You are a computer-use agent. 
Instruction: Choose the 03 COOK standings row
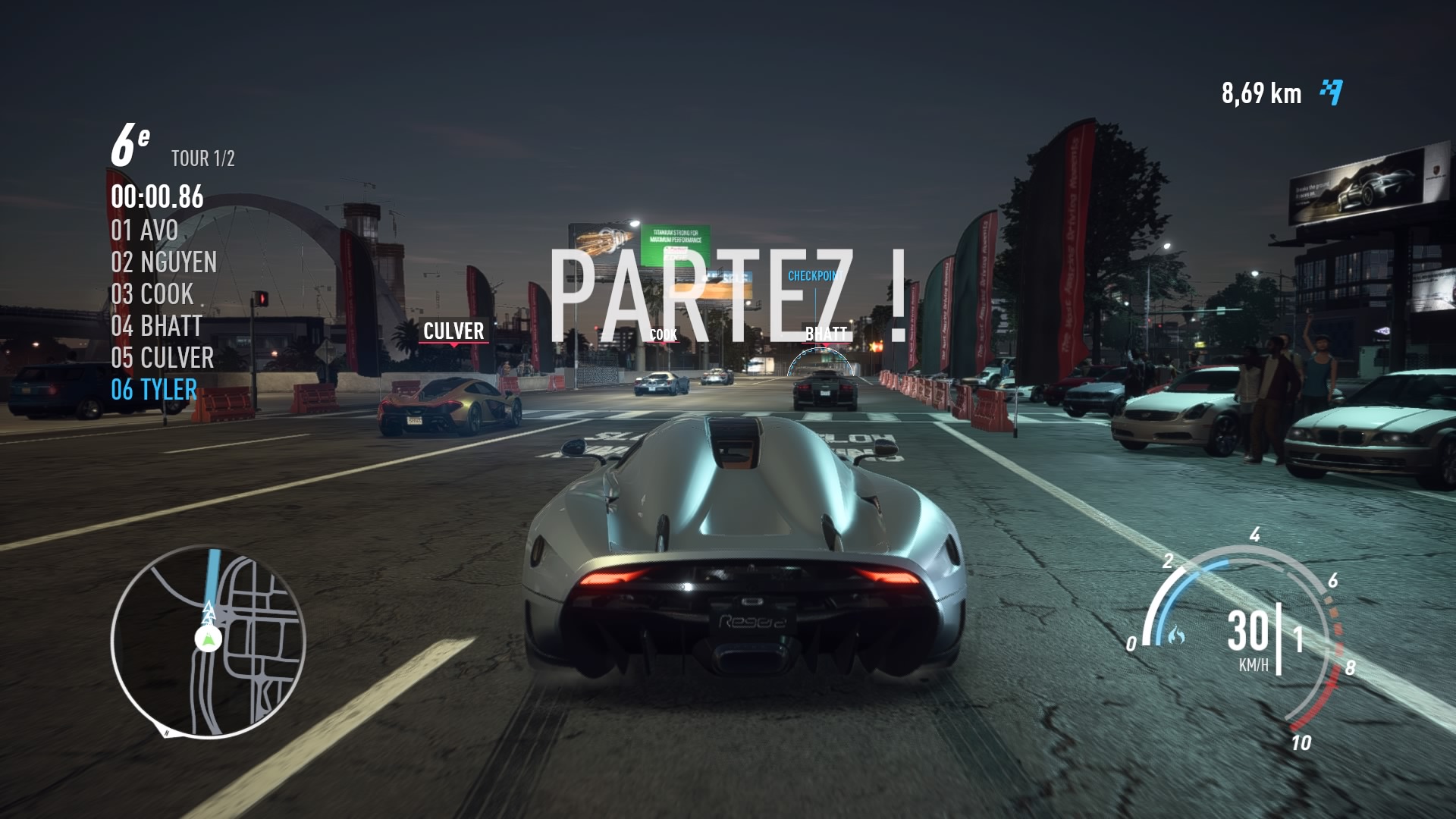coord(152,294)
